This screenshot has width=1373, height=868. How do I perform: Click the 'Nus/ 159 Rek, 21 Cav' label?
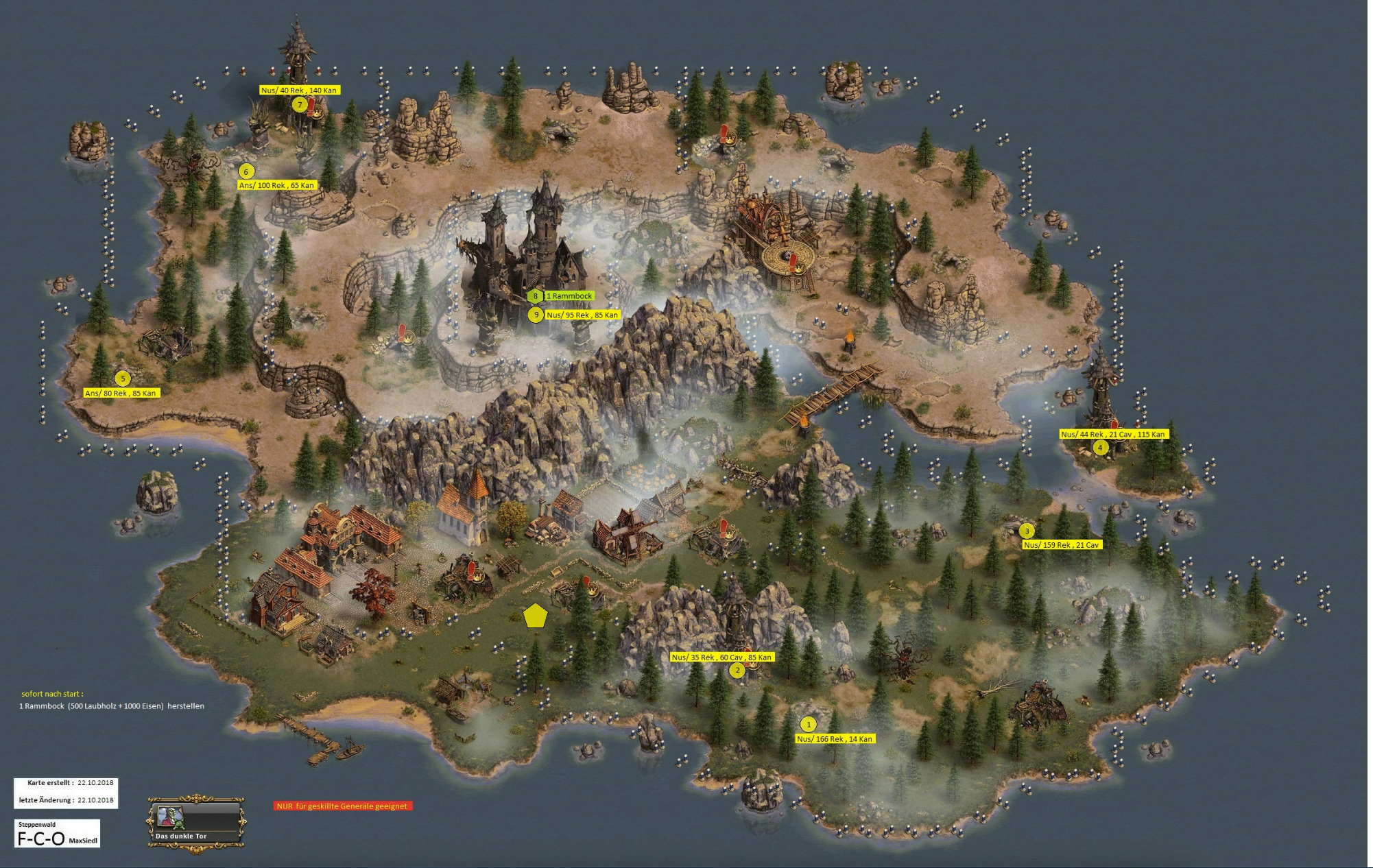coord(1061,545)
